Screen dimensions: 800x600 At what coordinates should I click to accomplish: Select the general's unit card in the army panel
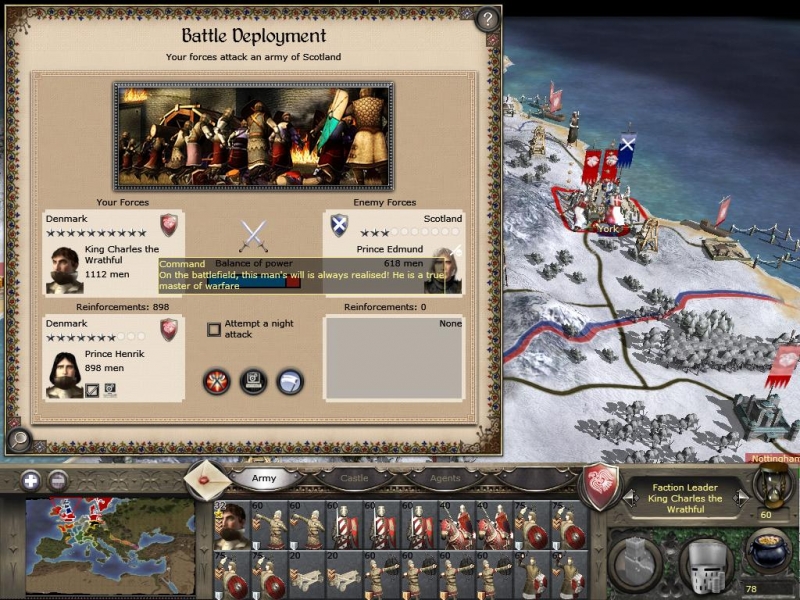[232, 525]
